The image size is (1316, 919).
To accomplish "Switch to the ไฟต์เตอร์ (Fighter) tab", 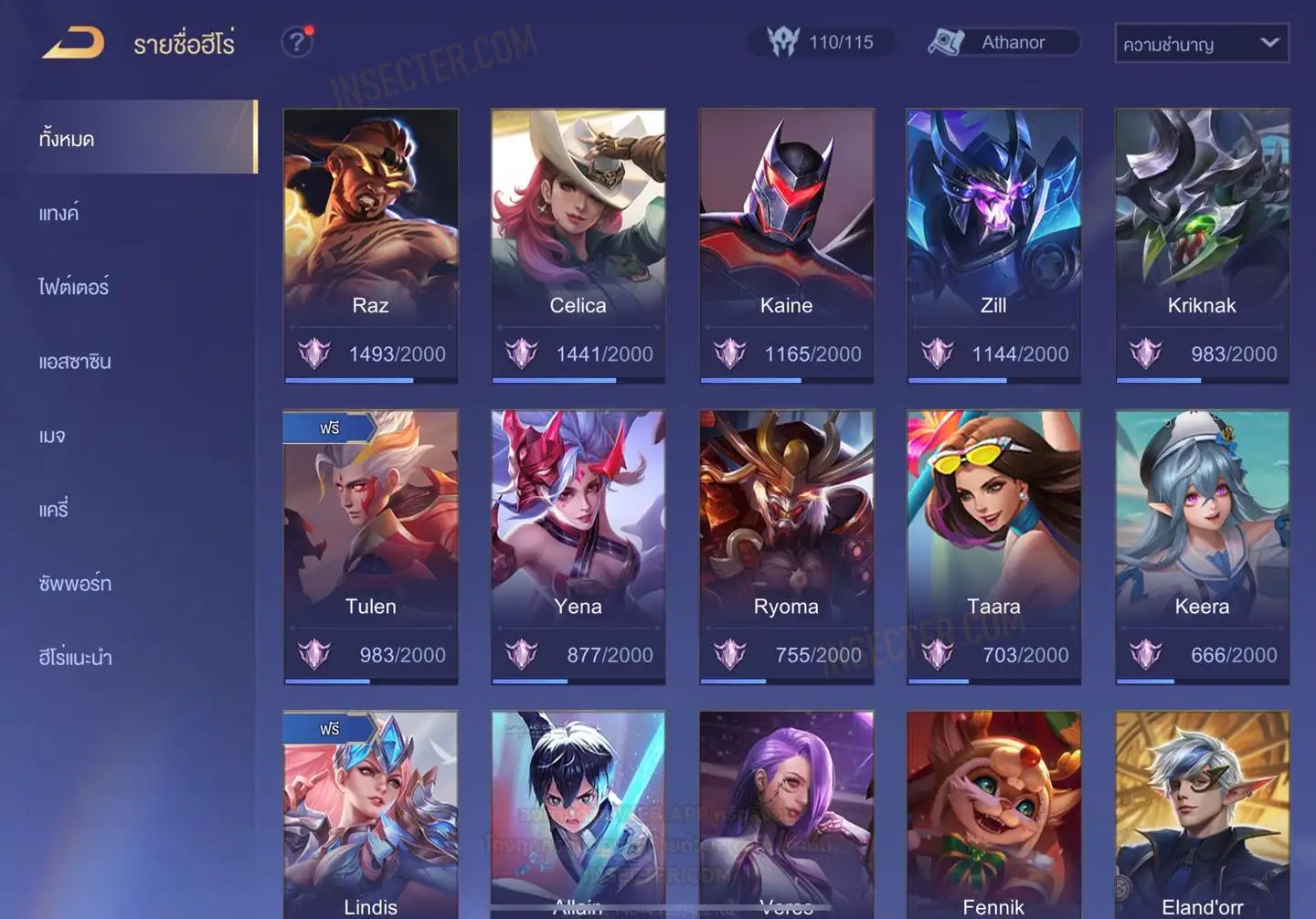I will [74, 288].
